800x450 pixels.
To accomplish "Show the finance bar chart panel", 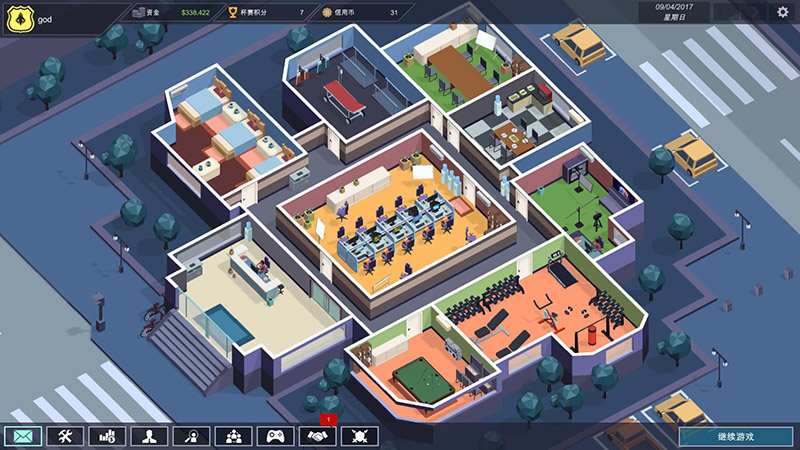I will pyautogui.click(x=106, y=436).
